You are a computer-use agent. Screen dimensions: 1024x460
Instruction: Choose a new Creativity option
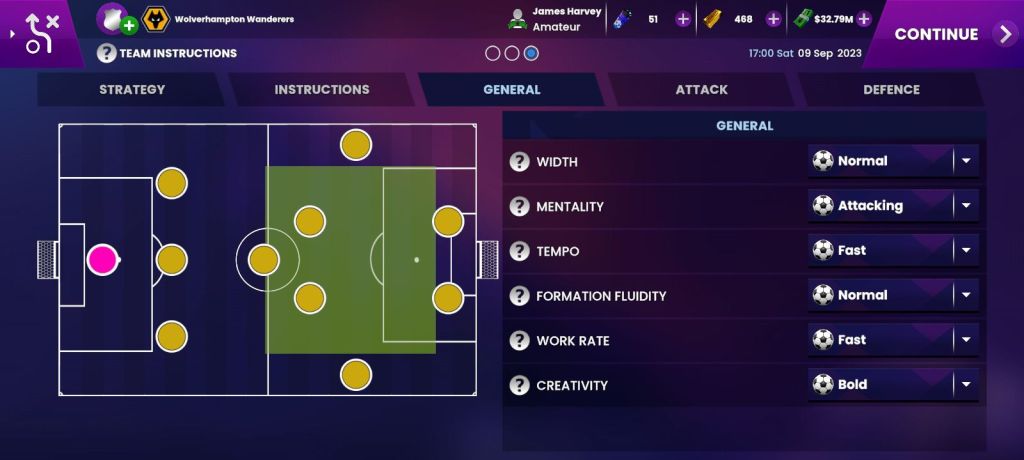point(893,385)
